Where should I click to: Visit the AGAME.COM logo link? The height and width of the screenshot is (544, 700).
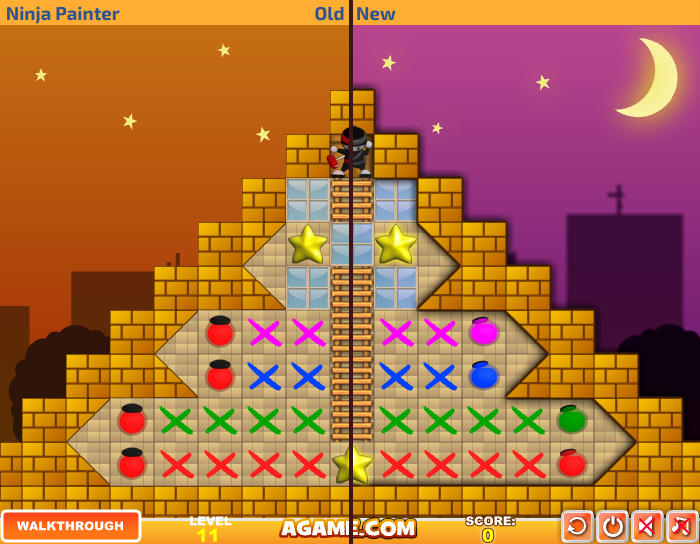pos(348,528)
